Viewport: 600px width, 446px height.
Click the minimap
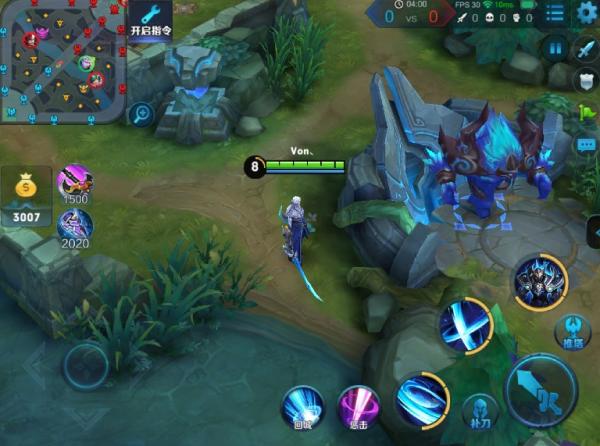tap(60, 62)
